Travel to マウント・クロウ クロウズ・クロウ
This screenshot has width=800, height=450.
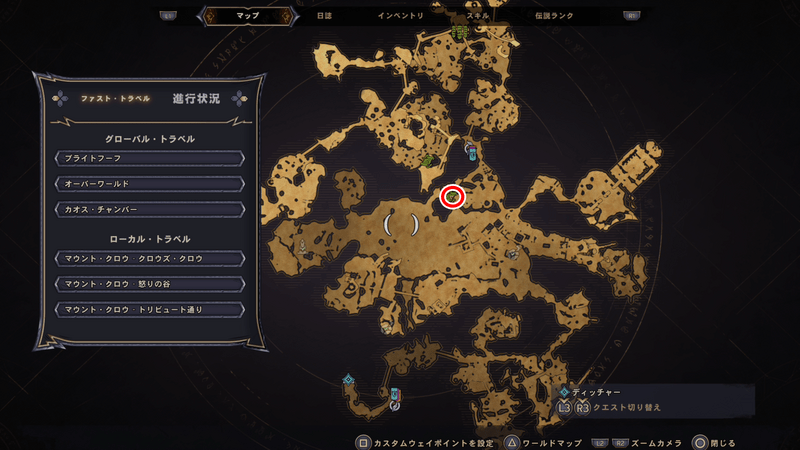tap(148, 258)
